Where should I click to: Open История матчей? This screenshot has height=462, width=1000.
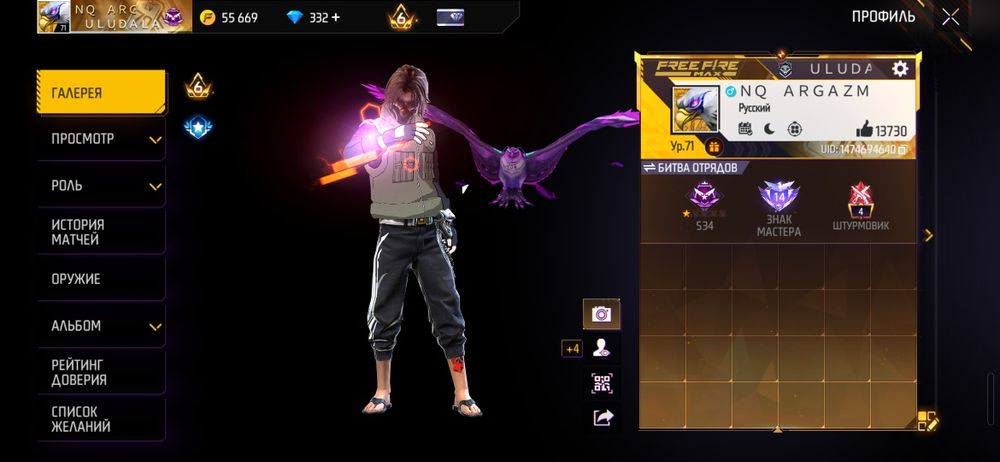(x=101, y=232)
